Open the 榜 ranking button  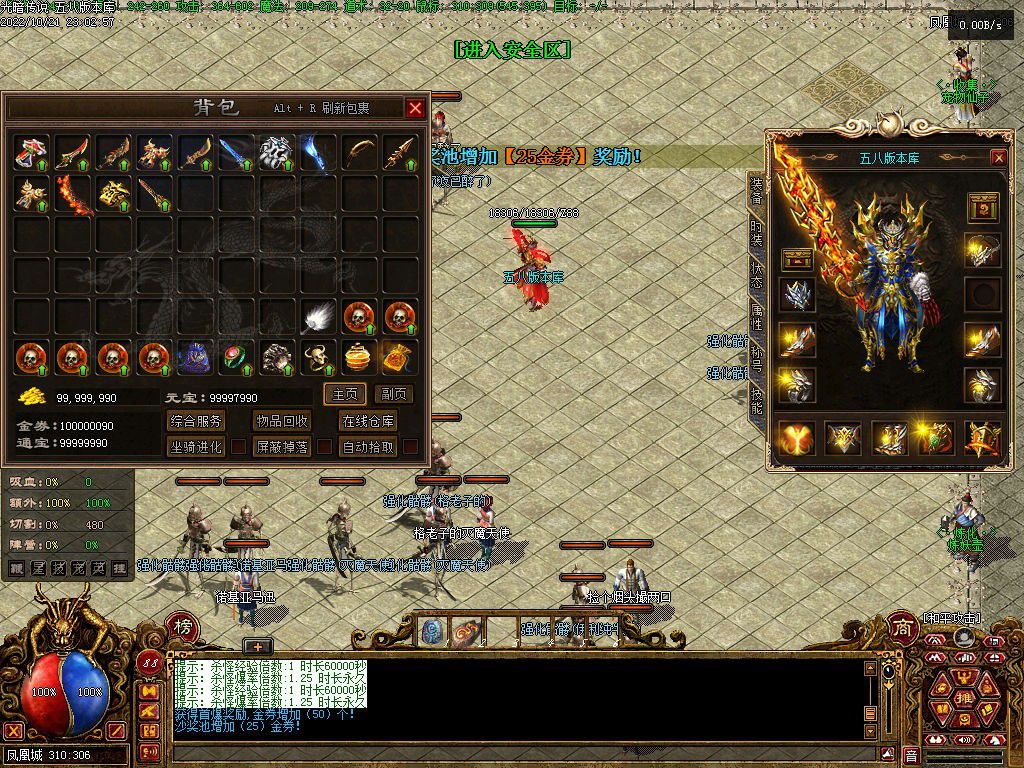[x=184, y=626]
